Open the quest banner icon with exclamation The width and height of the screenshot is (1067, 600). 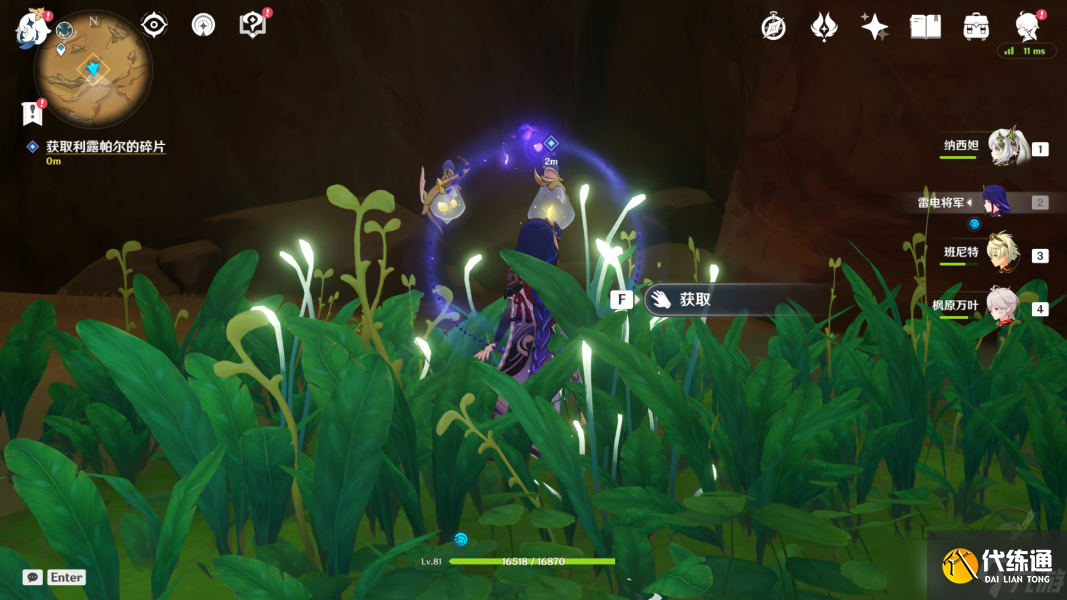point(31,114)
